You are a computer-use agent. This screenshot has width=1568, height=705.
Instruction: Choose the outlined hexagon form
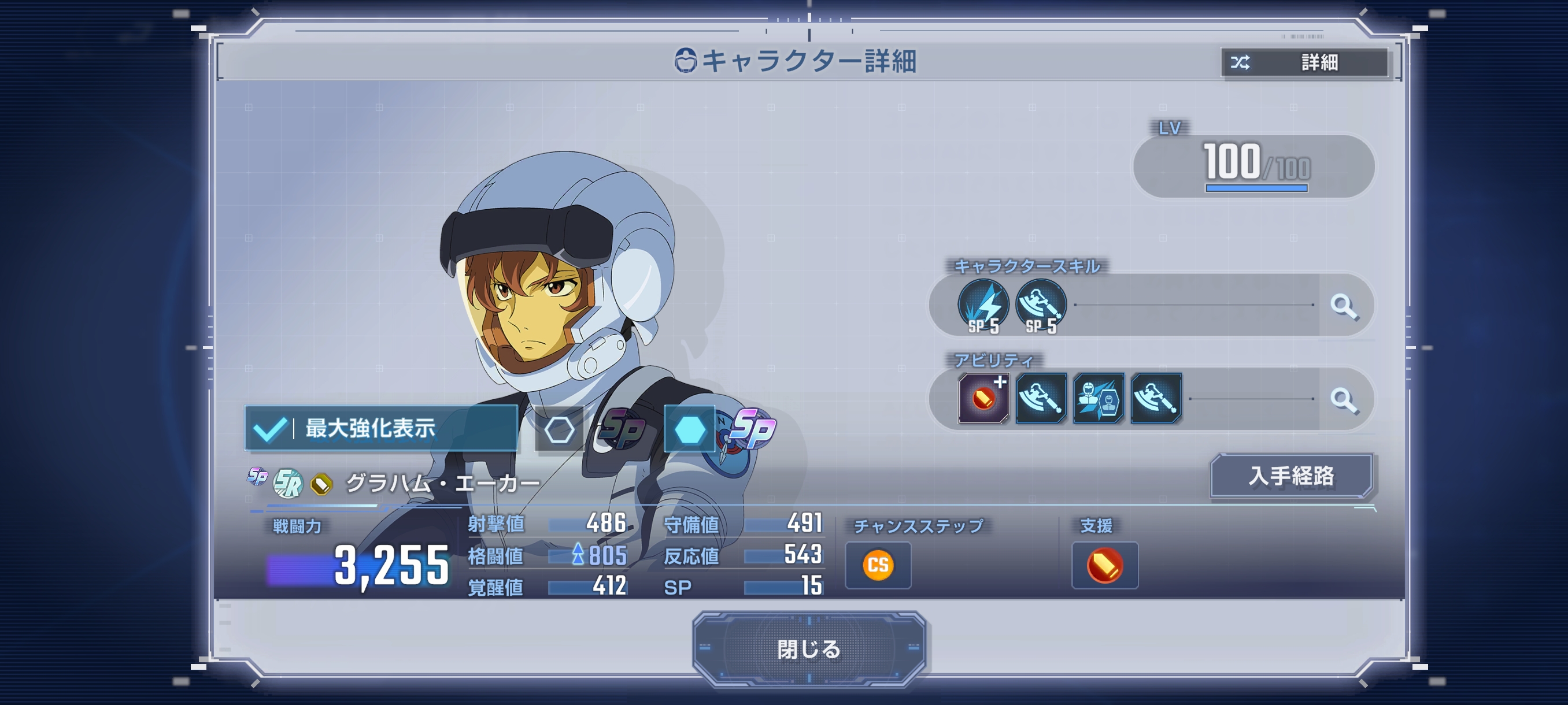tap(559, 429)
